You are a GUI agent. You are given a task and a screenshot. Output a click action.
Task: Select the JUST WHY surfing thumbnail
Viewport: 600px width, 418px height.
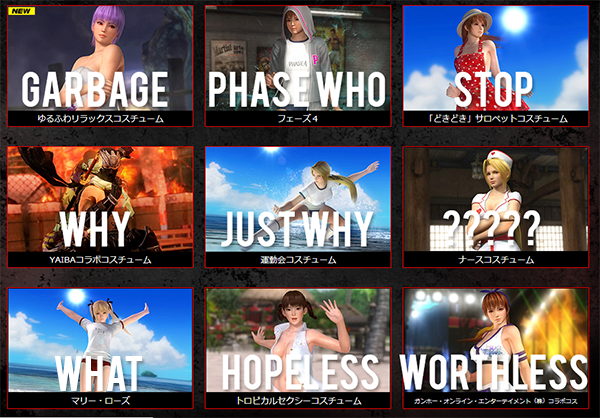click(x=297, y=205)
